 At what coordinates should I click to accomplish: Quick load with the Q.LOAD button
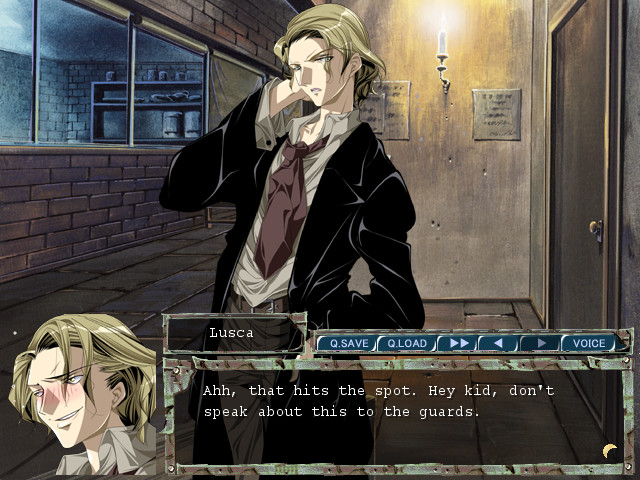coord(406,343)
